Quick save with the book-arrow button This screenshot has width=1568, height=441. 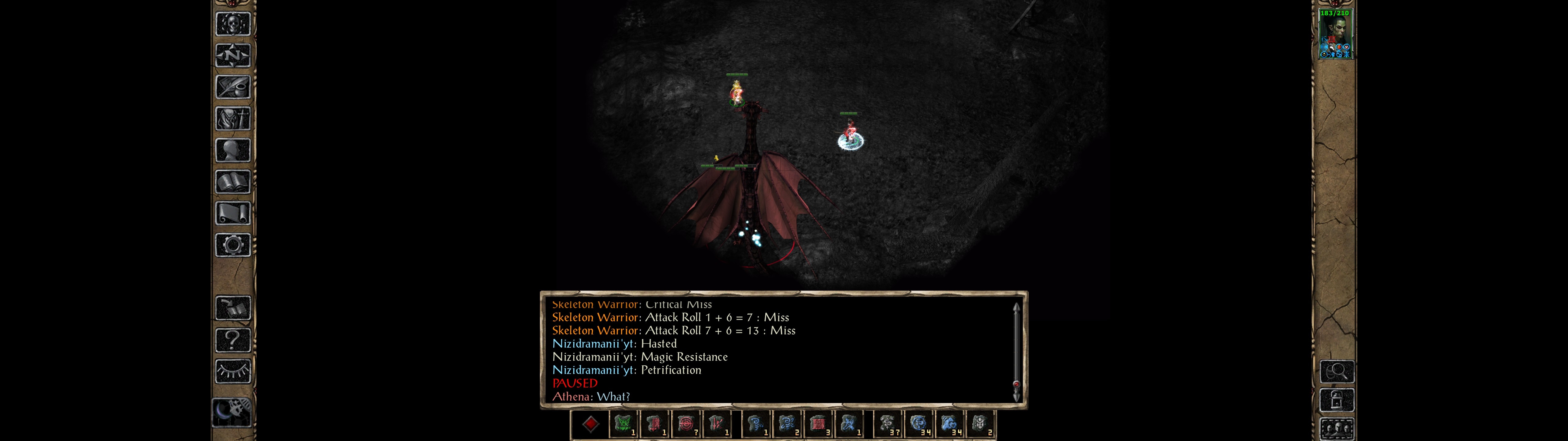point(232,308)
